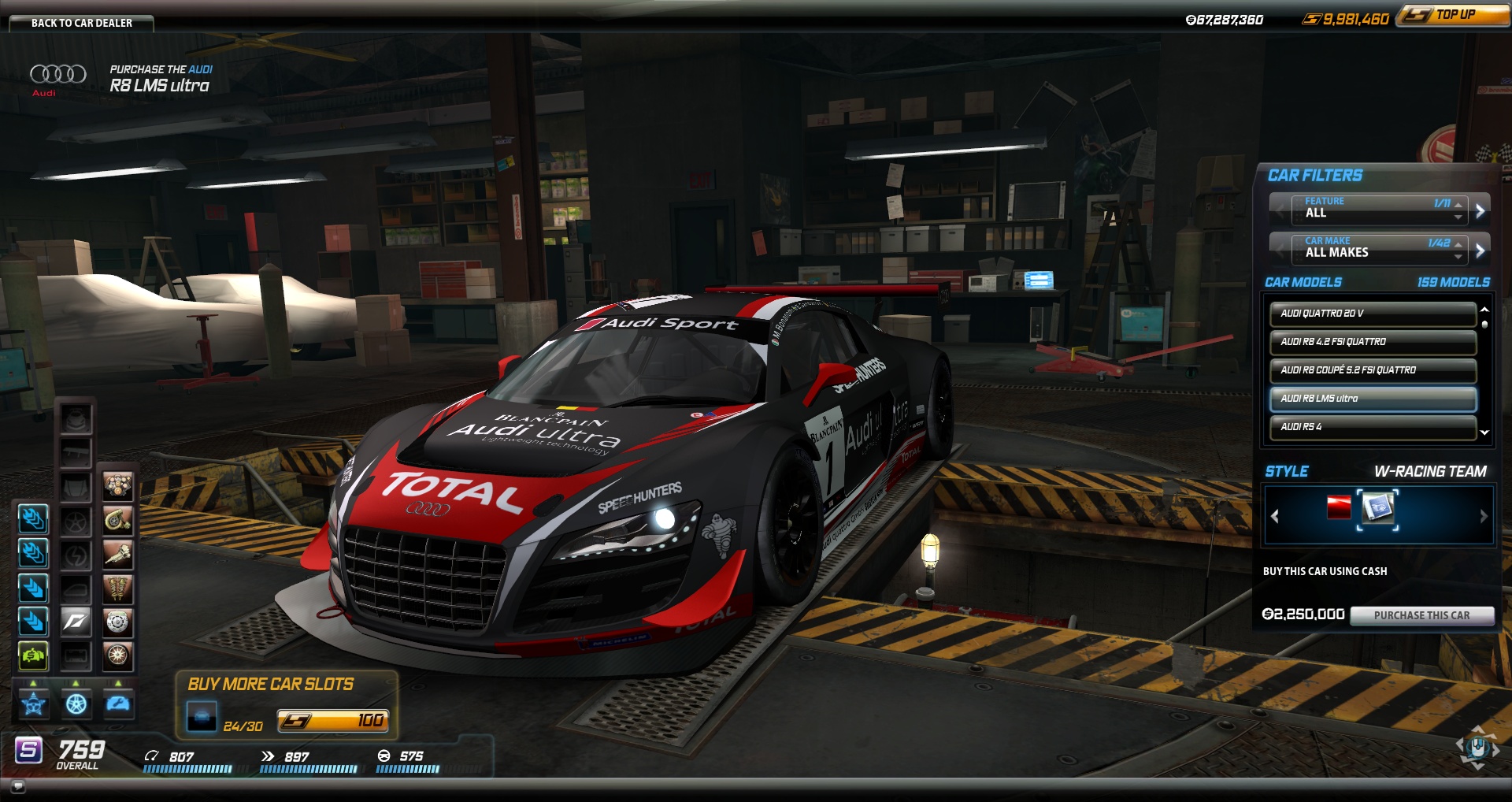This screenshot has width=1512, height=802.
Task: Select the red paint style swatch
Action: [1339, 508]
